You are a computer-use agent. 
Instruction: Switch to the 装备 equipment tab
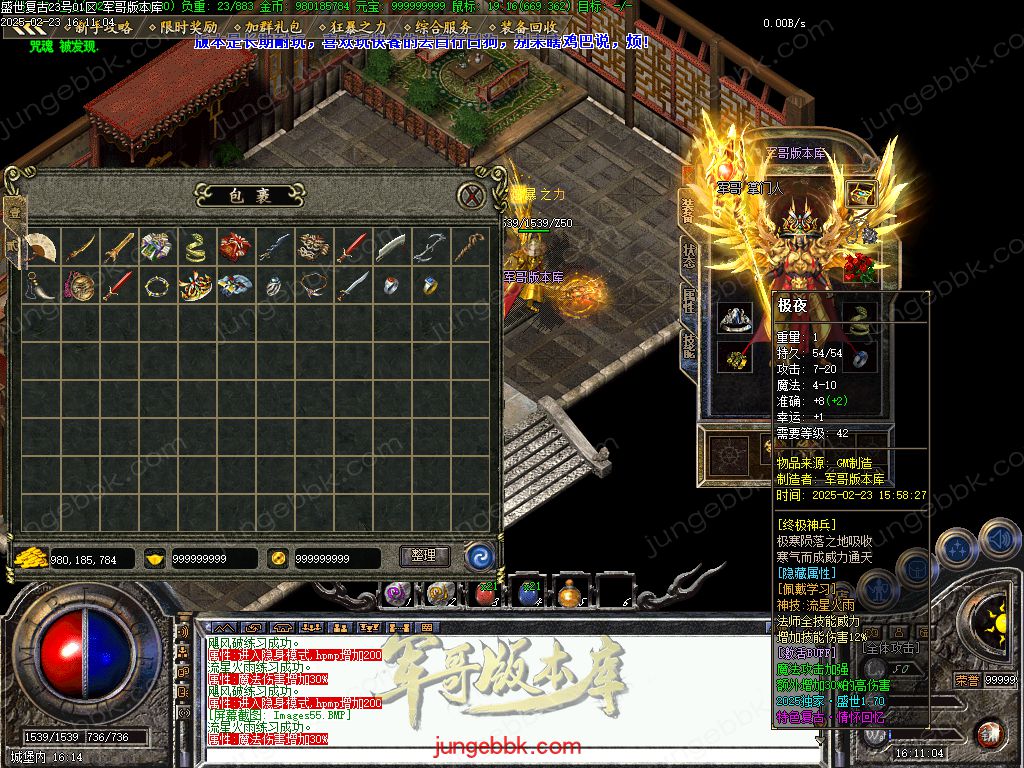(688, 209)
